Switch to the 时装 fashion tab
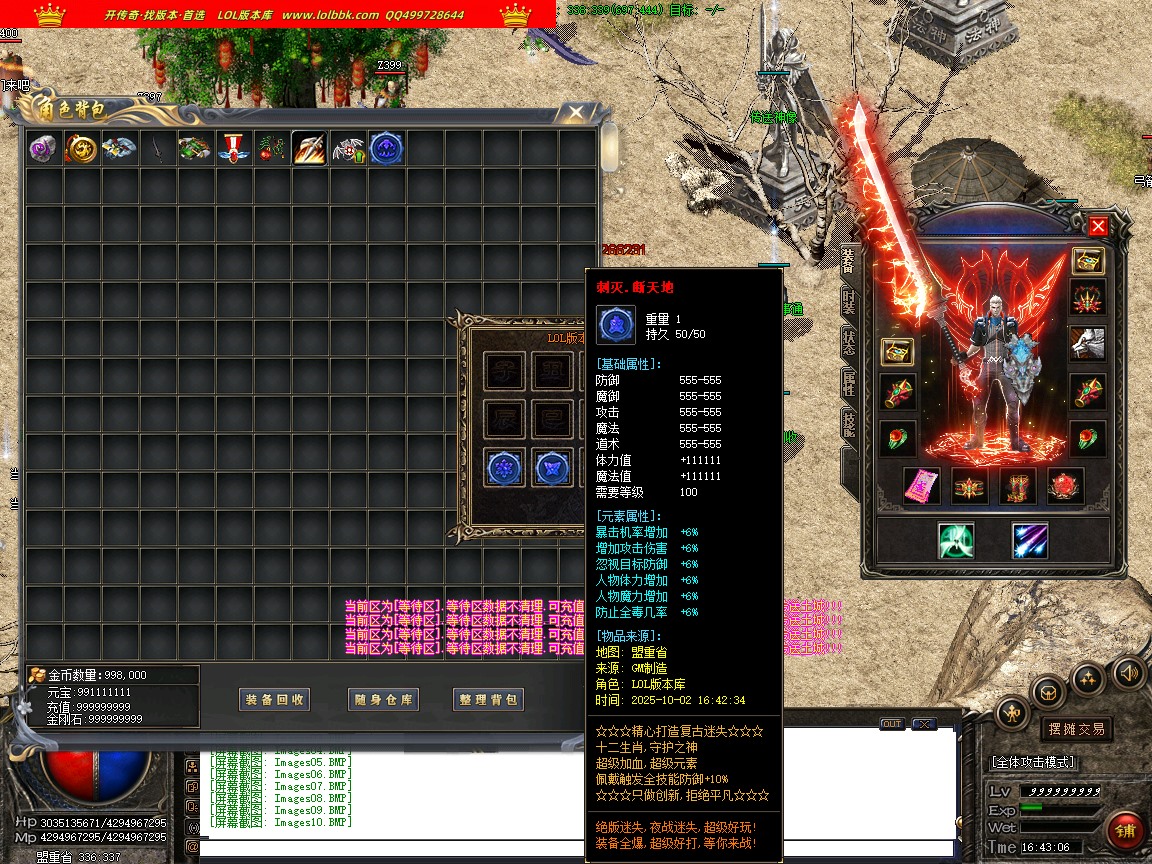The height and width of the screenshot is (864, 1152). point(848,301)
